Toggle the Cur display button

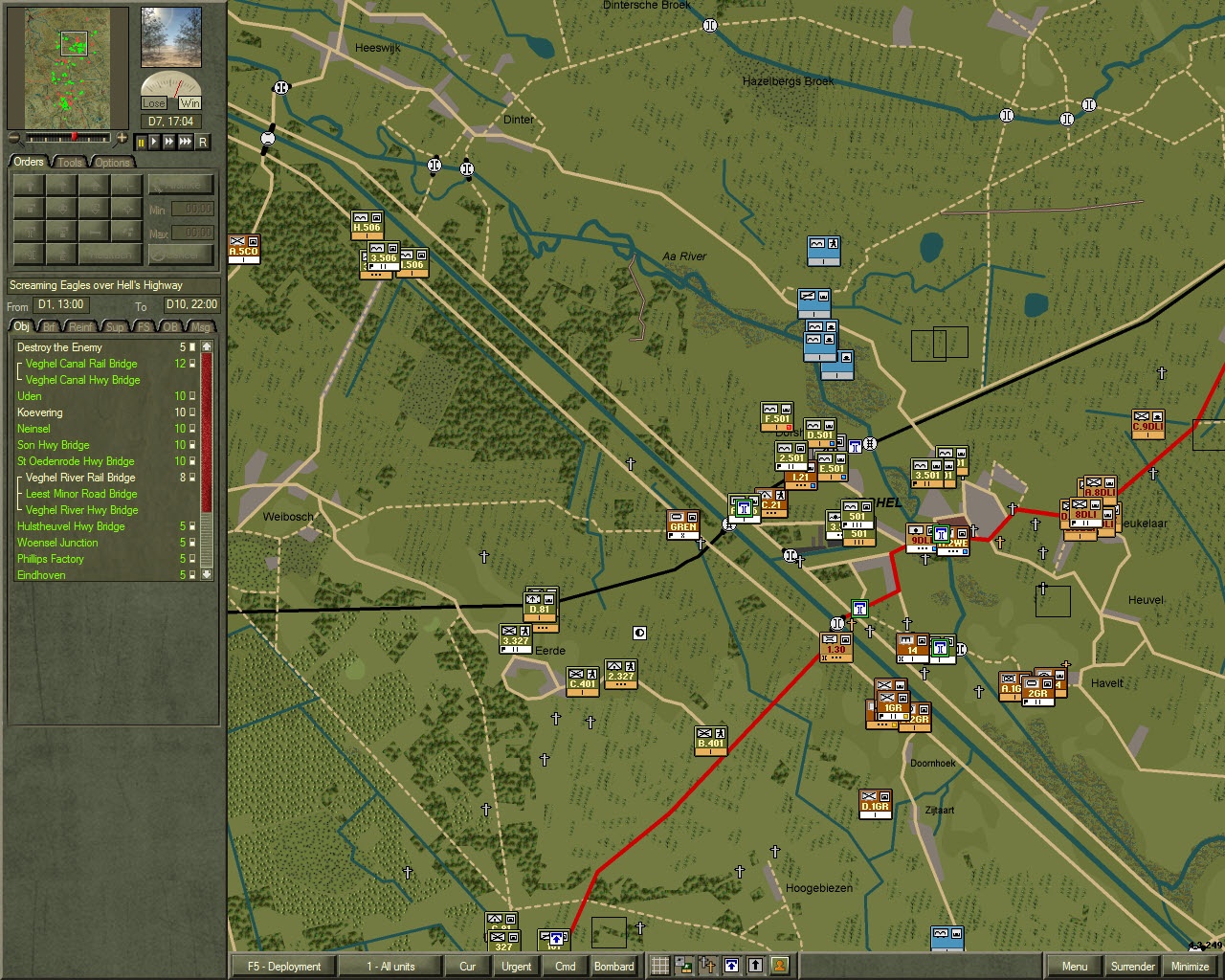(467, 967)
